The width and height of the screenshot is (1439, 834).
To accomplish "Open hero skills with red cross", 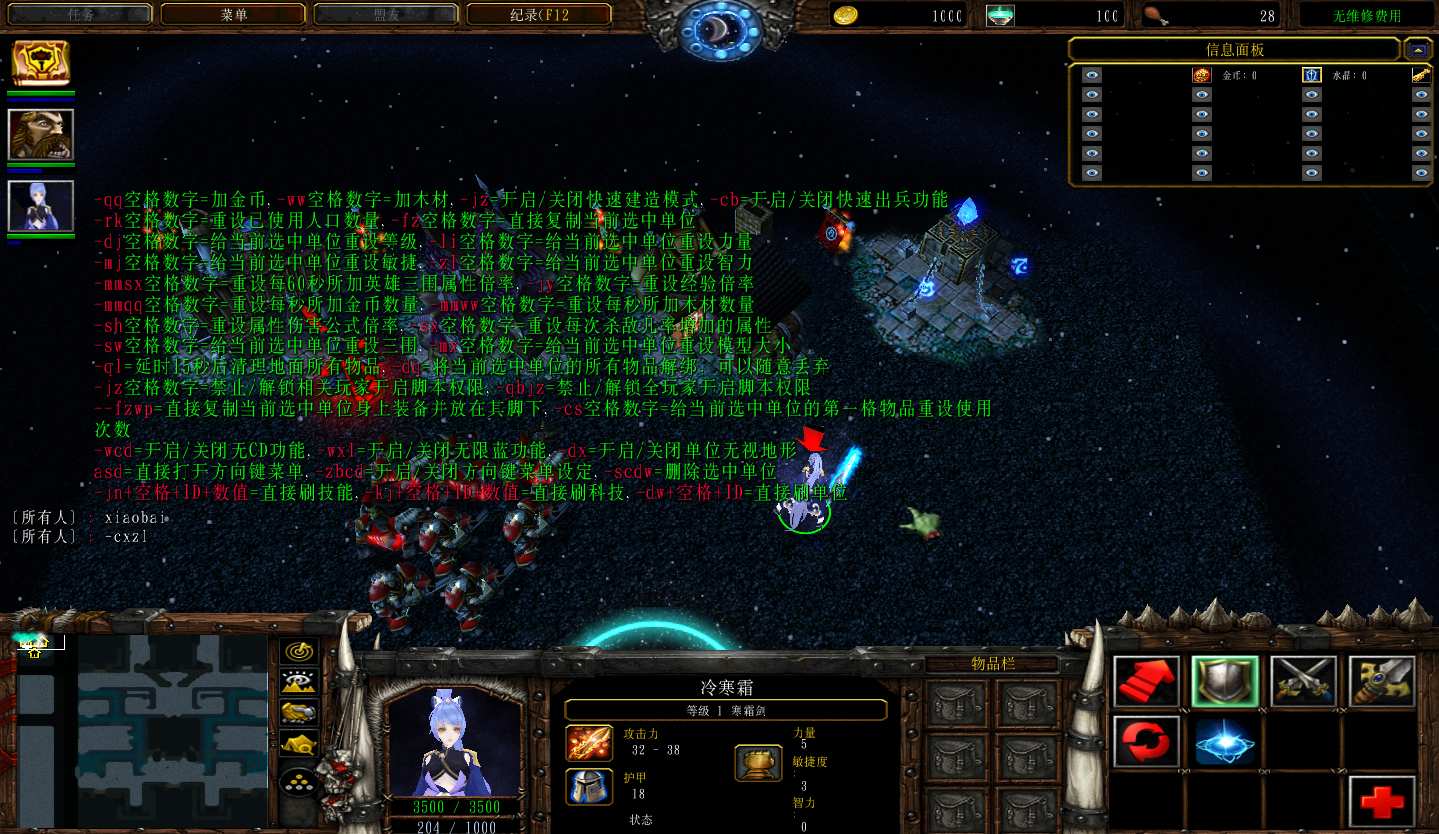I will [1382, 801].
